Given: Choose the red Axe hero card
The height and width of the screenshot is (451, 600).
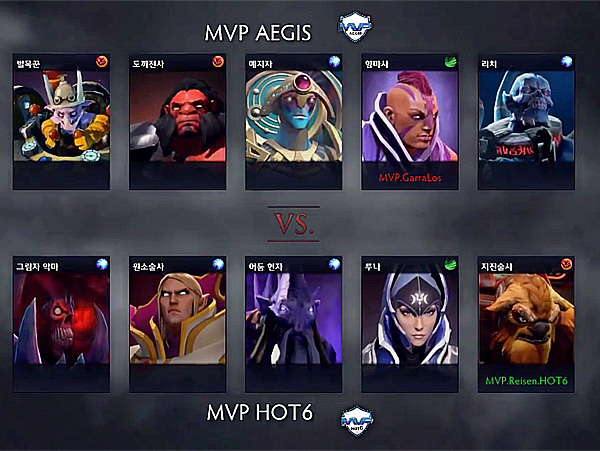Looking at the screenshot, I should (x=177, y=122).
